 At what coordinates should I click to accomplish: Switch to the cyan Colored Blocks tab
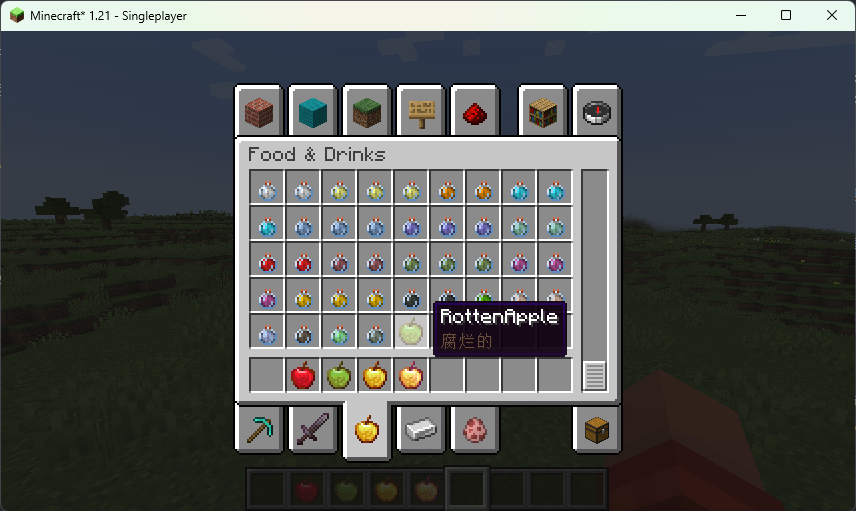(x=313, y=112)
